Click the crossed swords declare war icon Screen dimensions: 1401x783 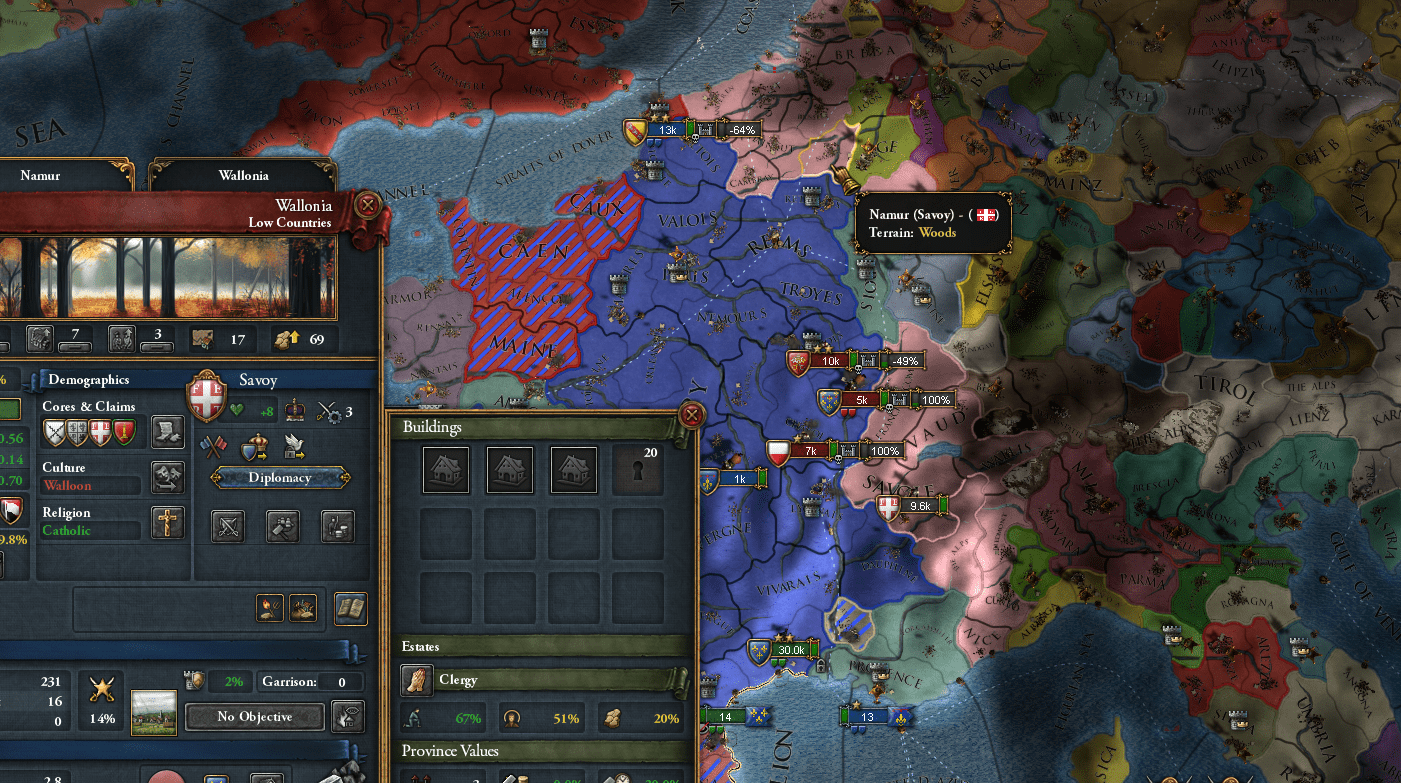(228, 525)
